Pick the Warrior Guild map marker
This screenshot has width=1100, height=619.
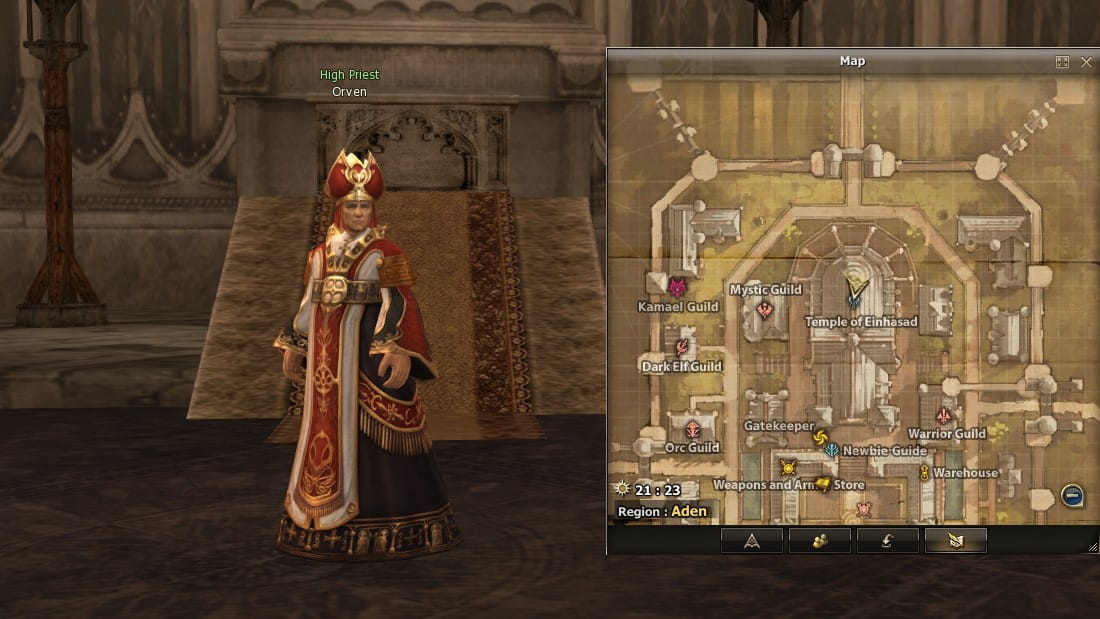pos(943,416)
